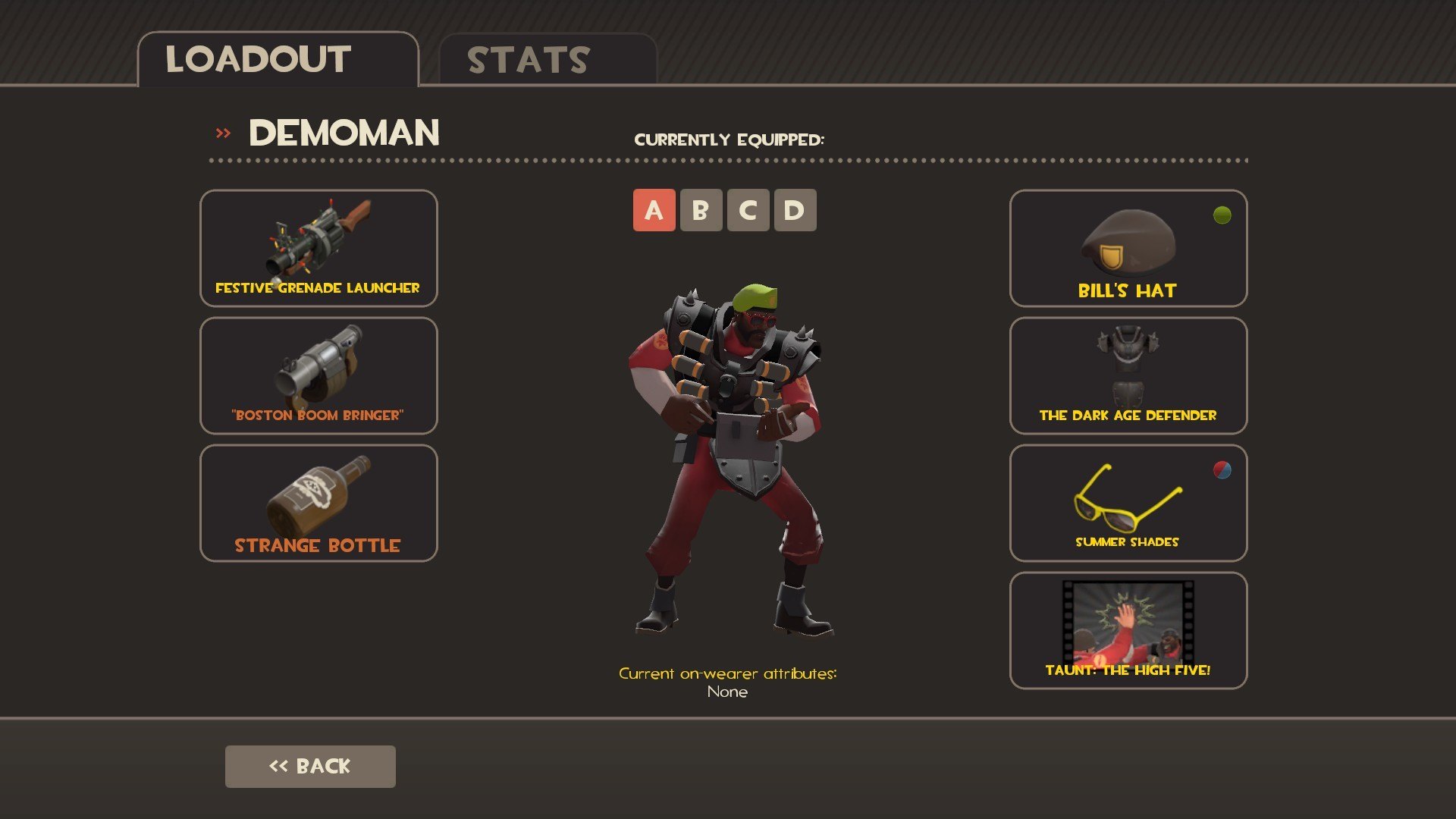This screenshot has width=1456, height=819.
Task: Open the Festive Grenade Launcher slot
Action: pyautogui.click(x=318, y=248)
